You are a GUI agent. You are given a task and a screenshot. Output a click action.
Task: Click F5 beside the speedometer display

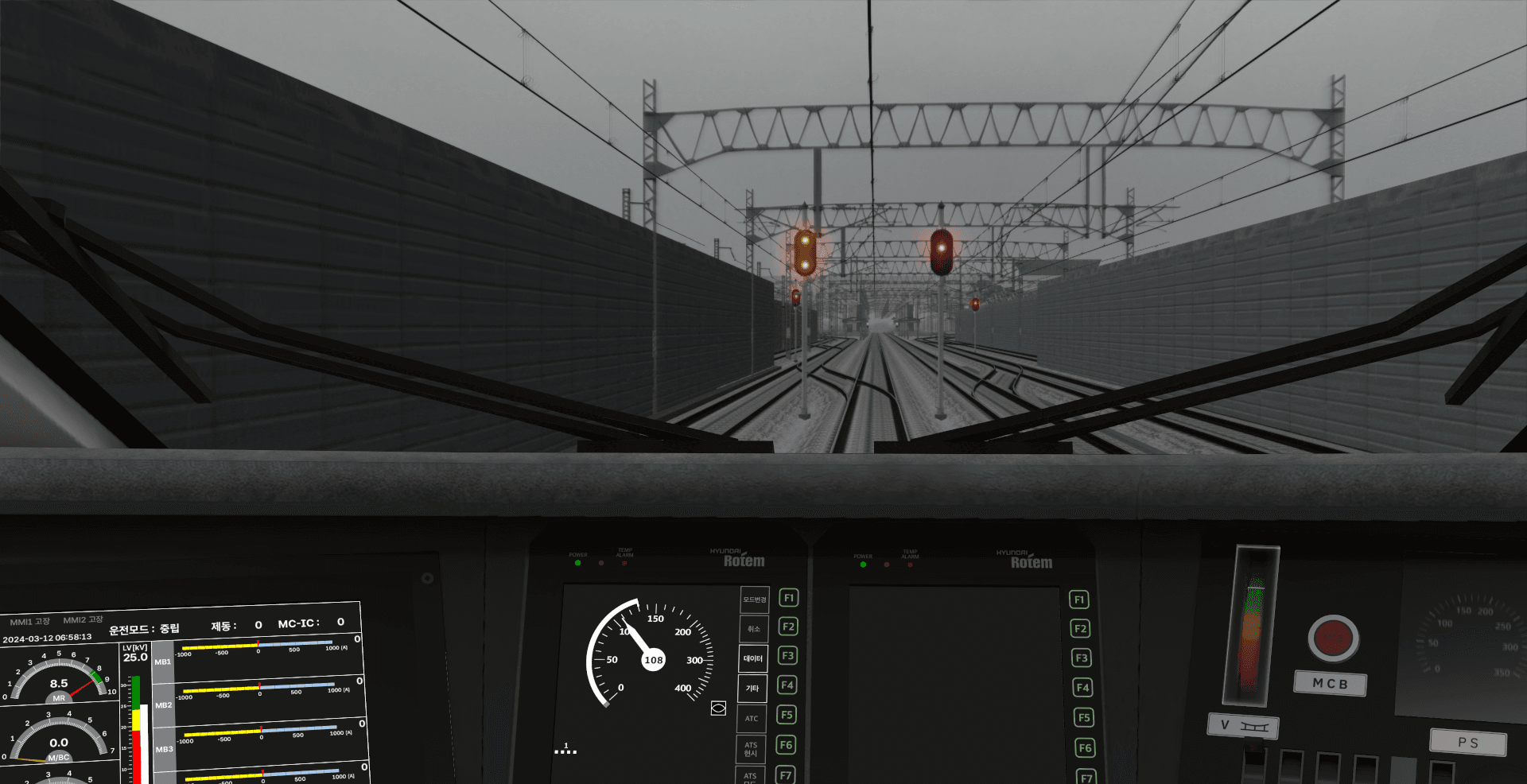pyautogui.click(x=787, y=715)
